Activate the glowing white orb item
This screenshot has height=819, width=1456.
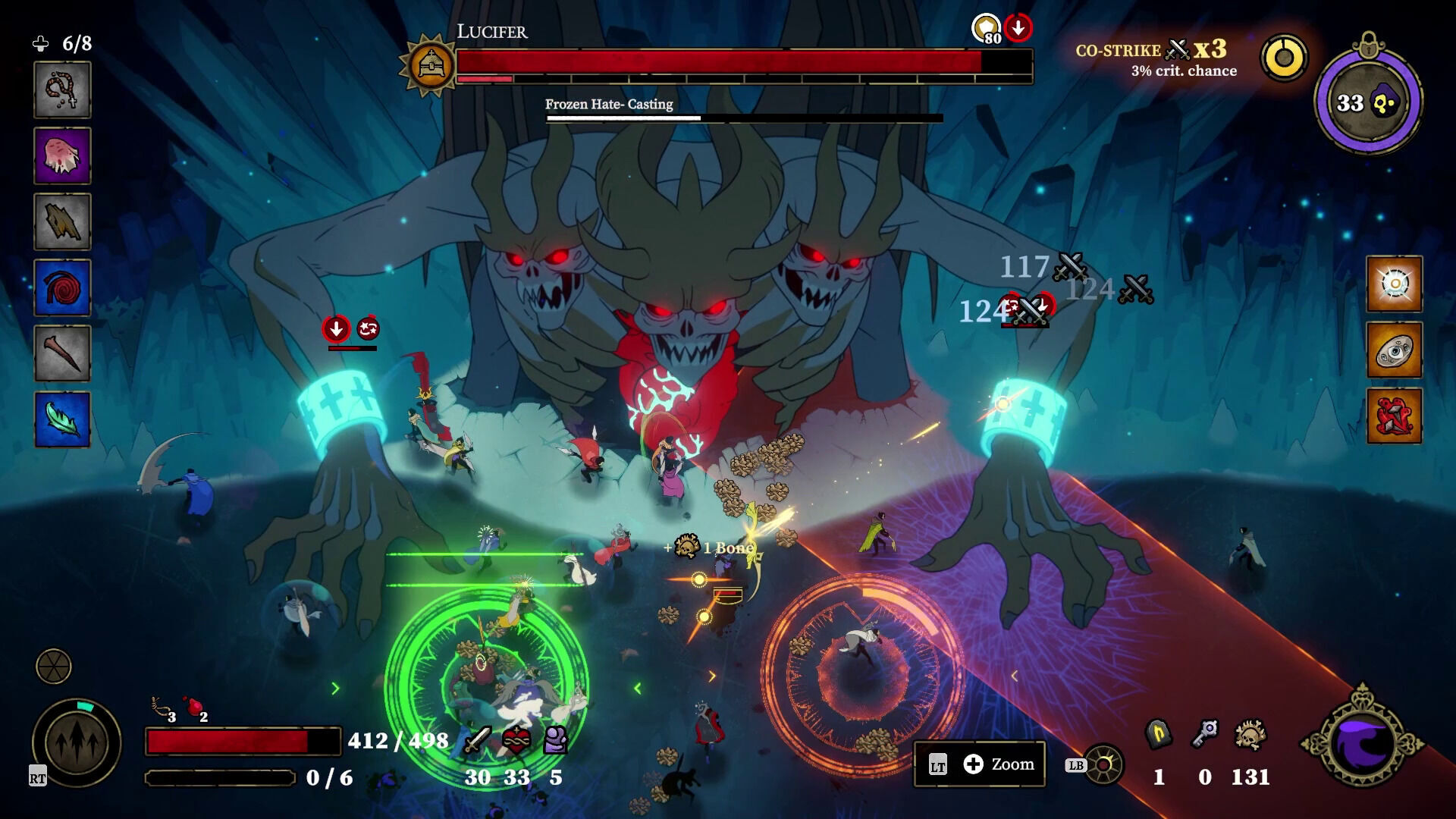1394,284
